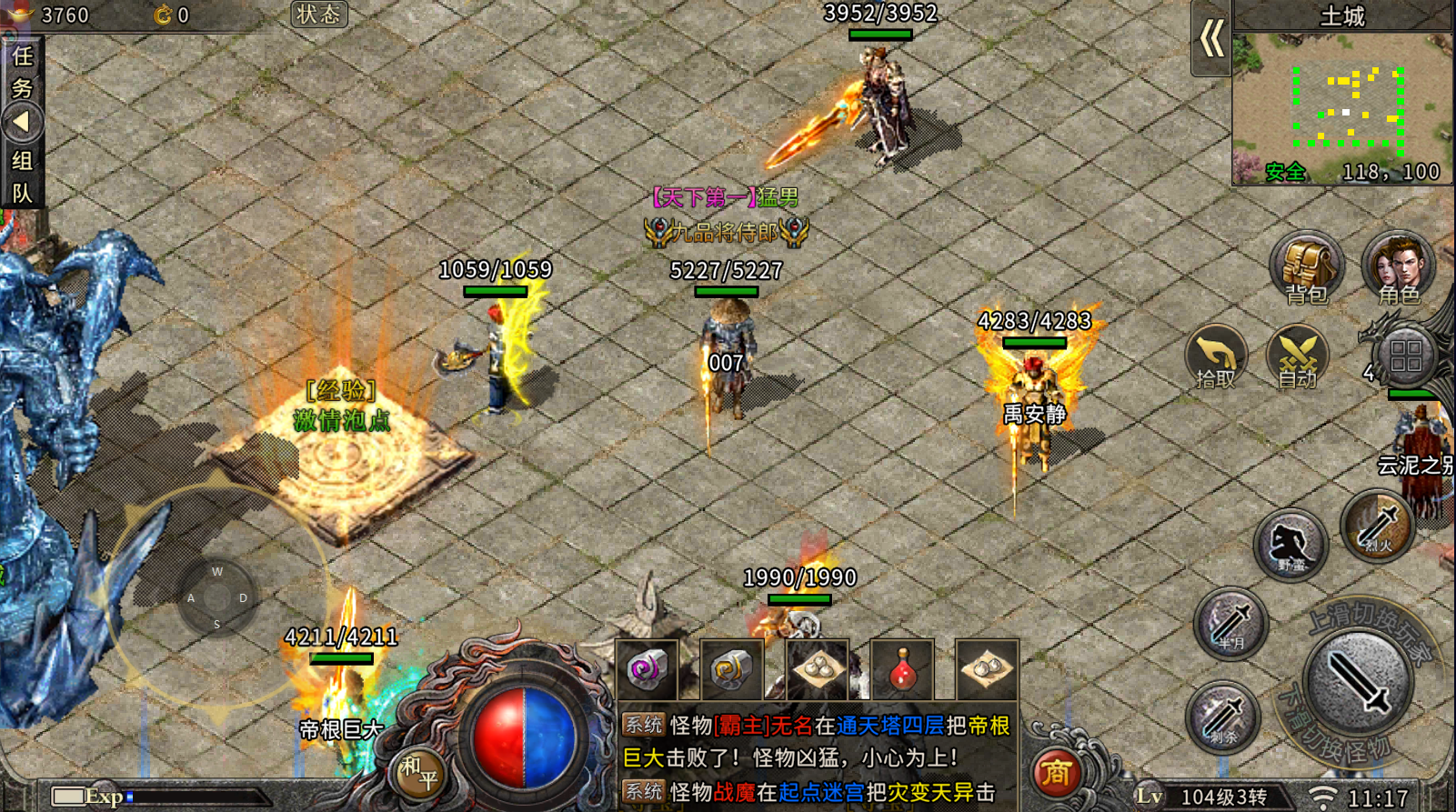Viewport: 1456px width, 812px height.
Task: Activate the 半月 half-moon skill
Action: 1230,625
